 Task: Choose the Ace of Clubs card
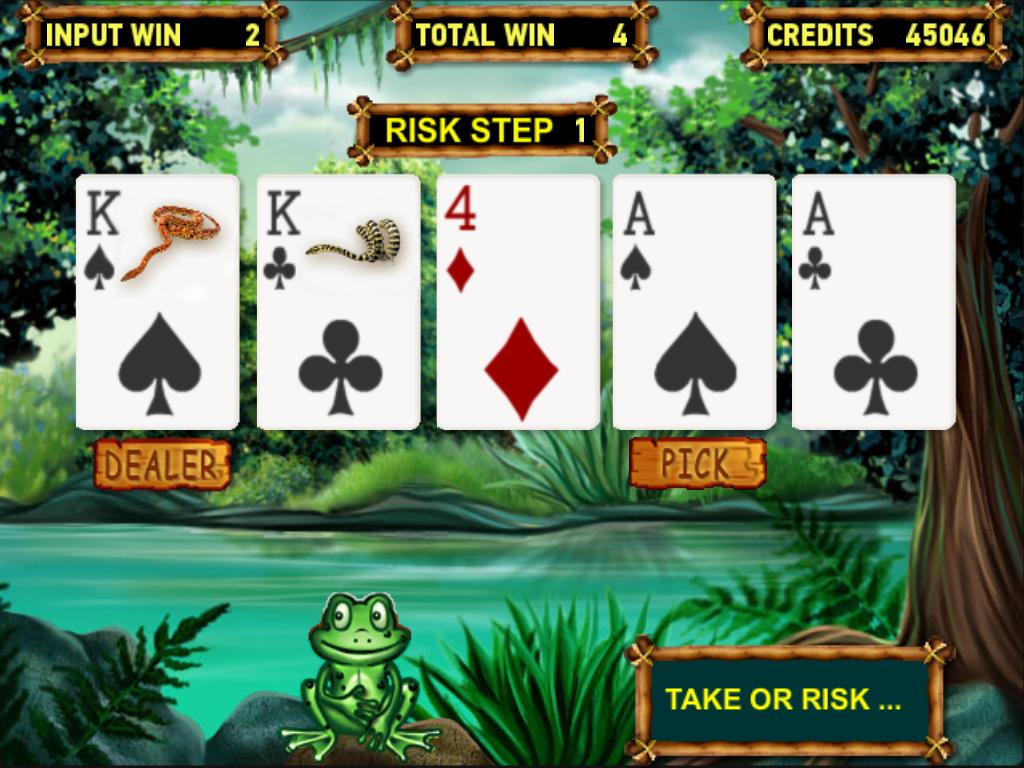pyautogui.click(x=873, y=302)
